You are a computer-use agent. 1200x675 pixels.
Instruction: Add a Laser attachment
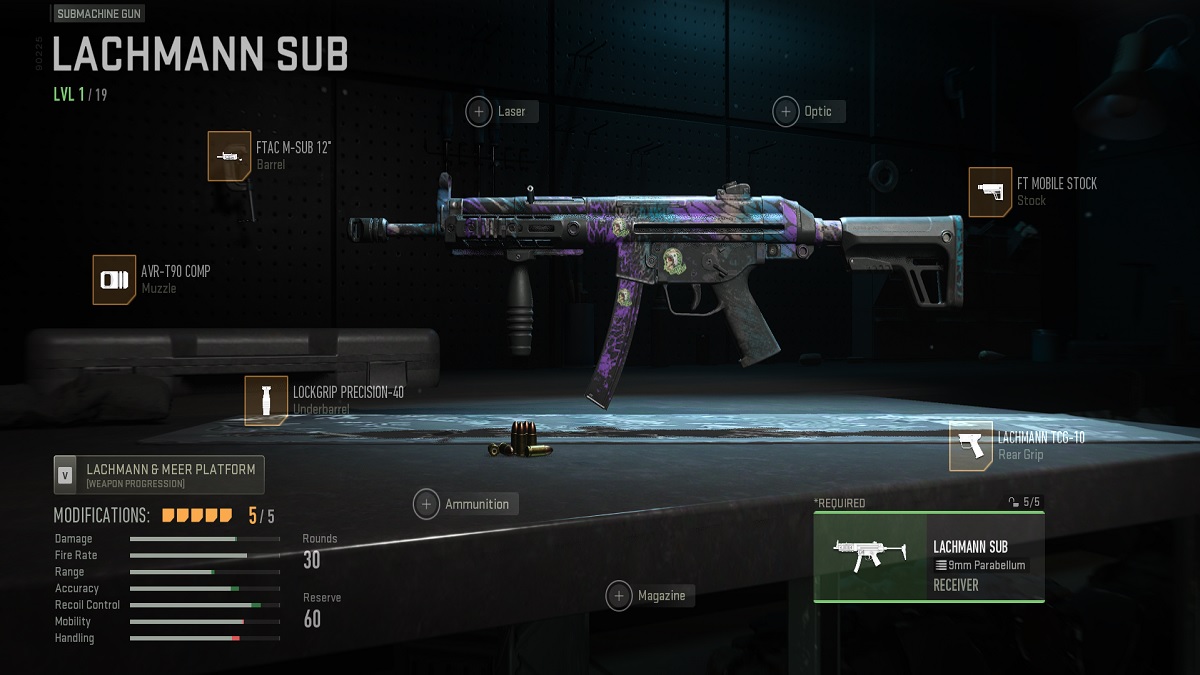[x=480, y=111]
